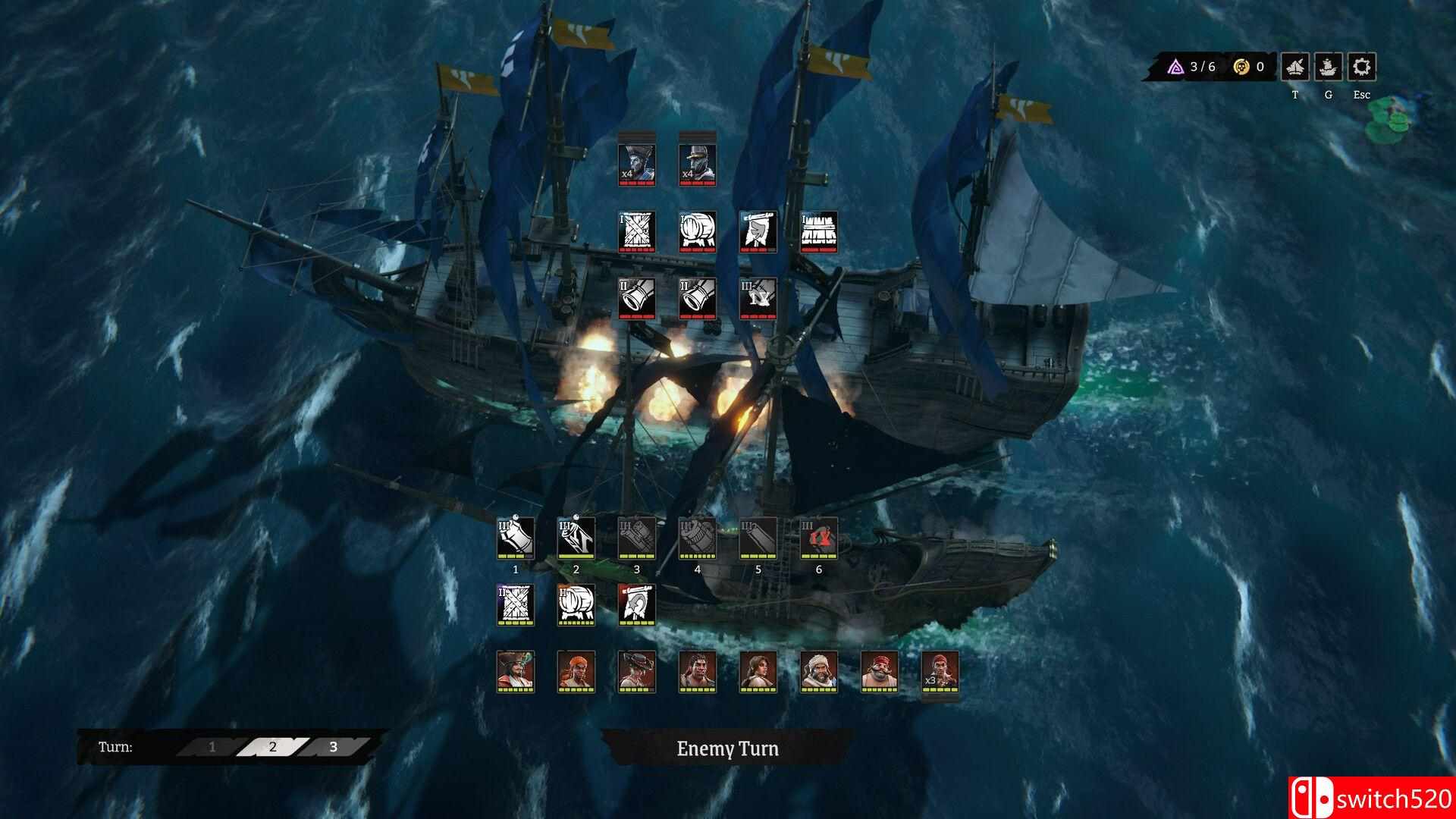Target enemy stacked-planks card
The height and width of the screenshot is (819, 1456).
(x=819, y=231)
